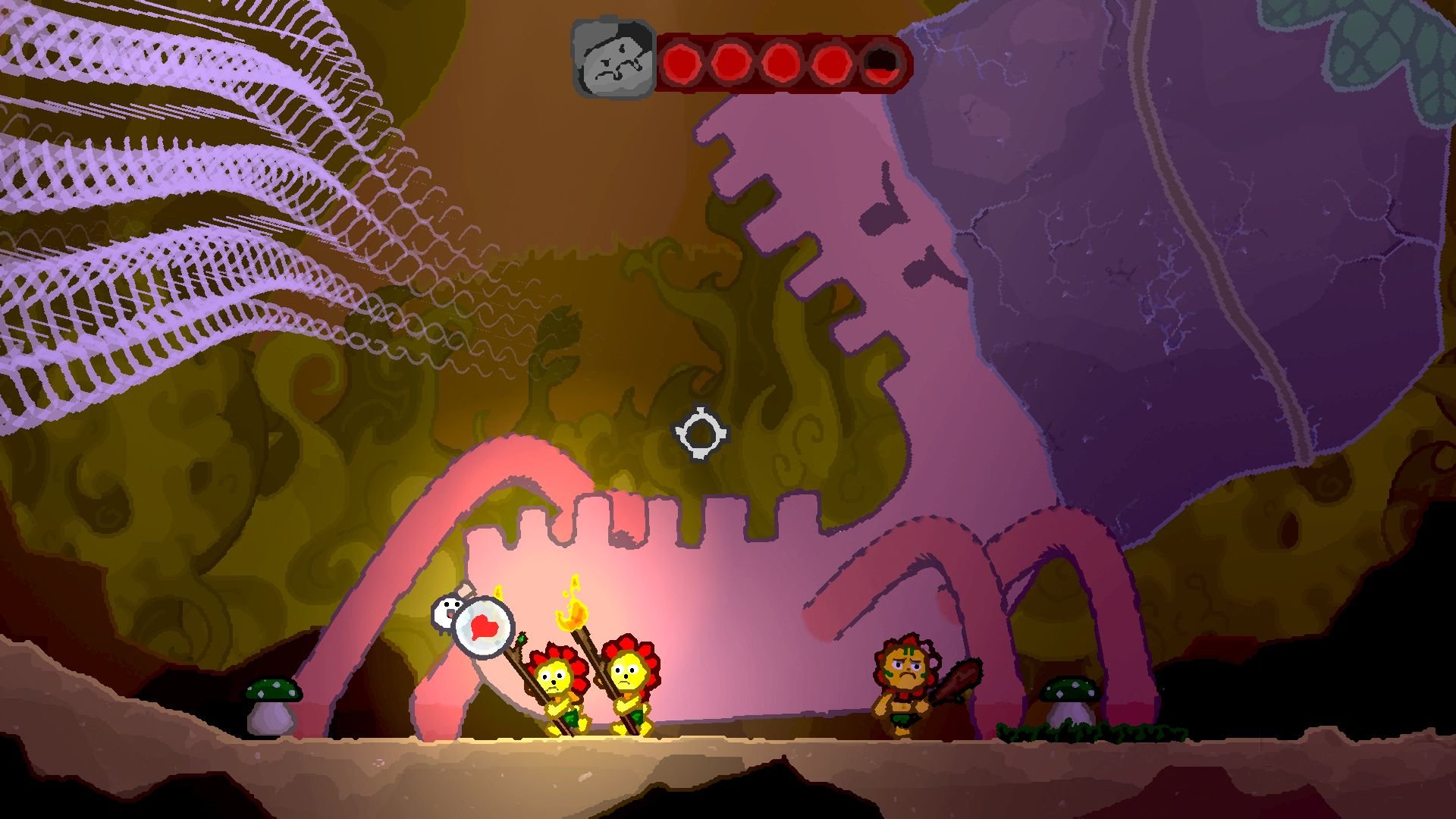Image resolution: width=1456 pixels, height=819 pixels.
Task: Click the fourth red health orb
Action: coord(828,61)
